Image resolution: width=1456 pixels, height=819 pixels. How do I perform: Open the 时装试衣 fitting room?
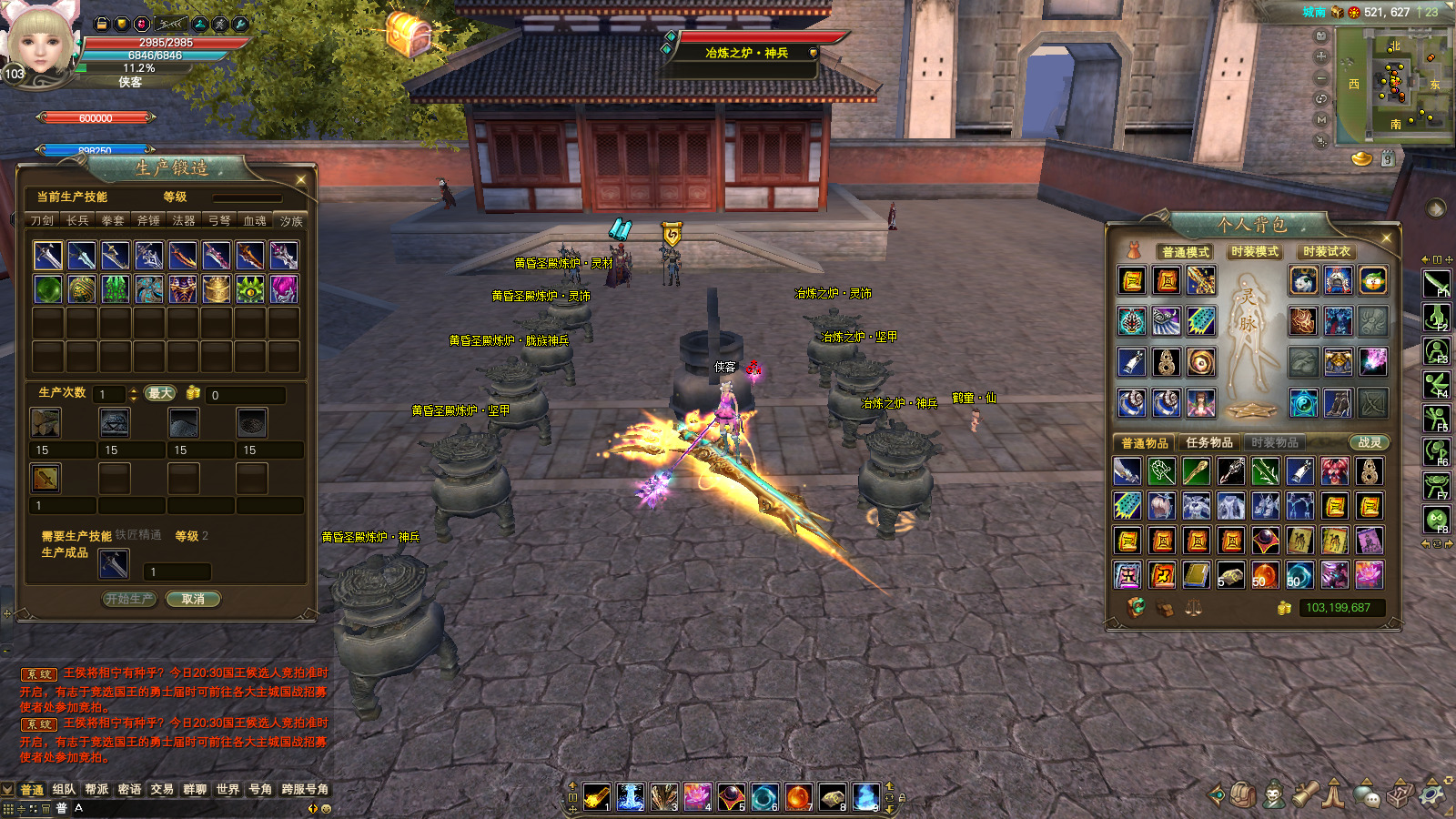(1326, 251)
